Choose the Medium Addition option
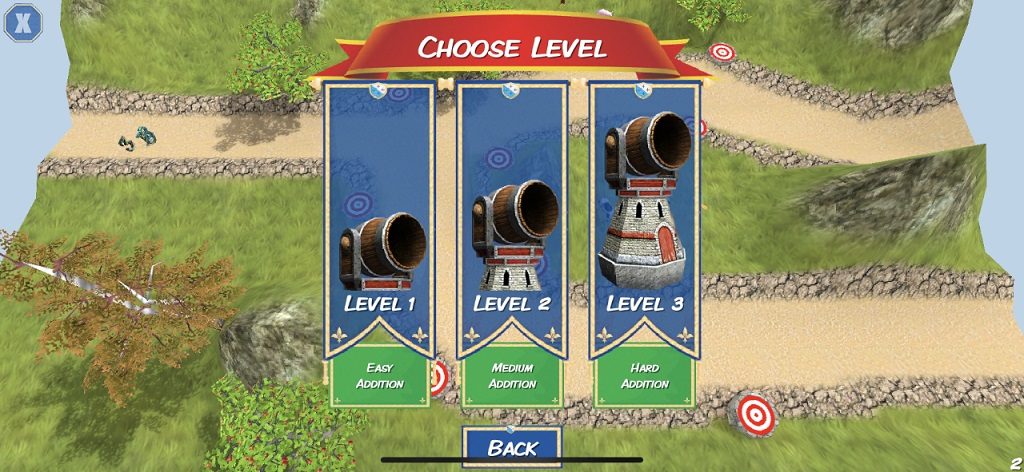Image resolution: width=1024 pixels, height=472 pixels. [512, 376]
